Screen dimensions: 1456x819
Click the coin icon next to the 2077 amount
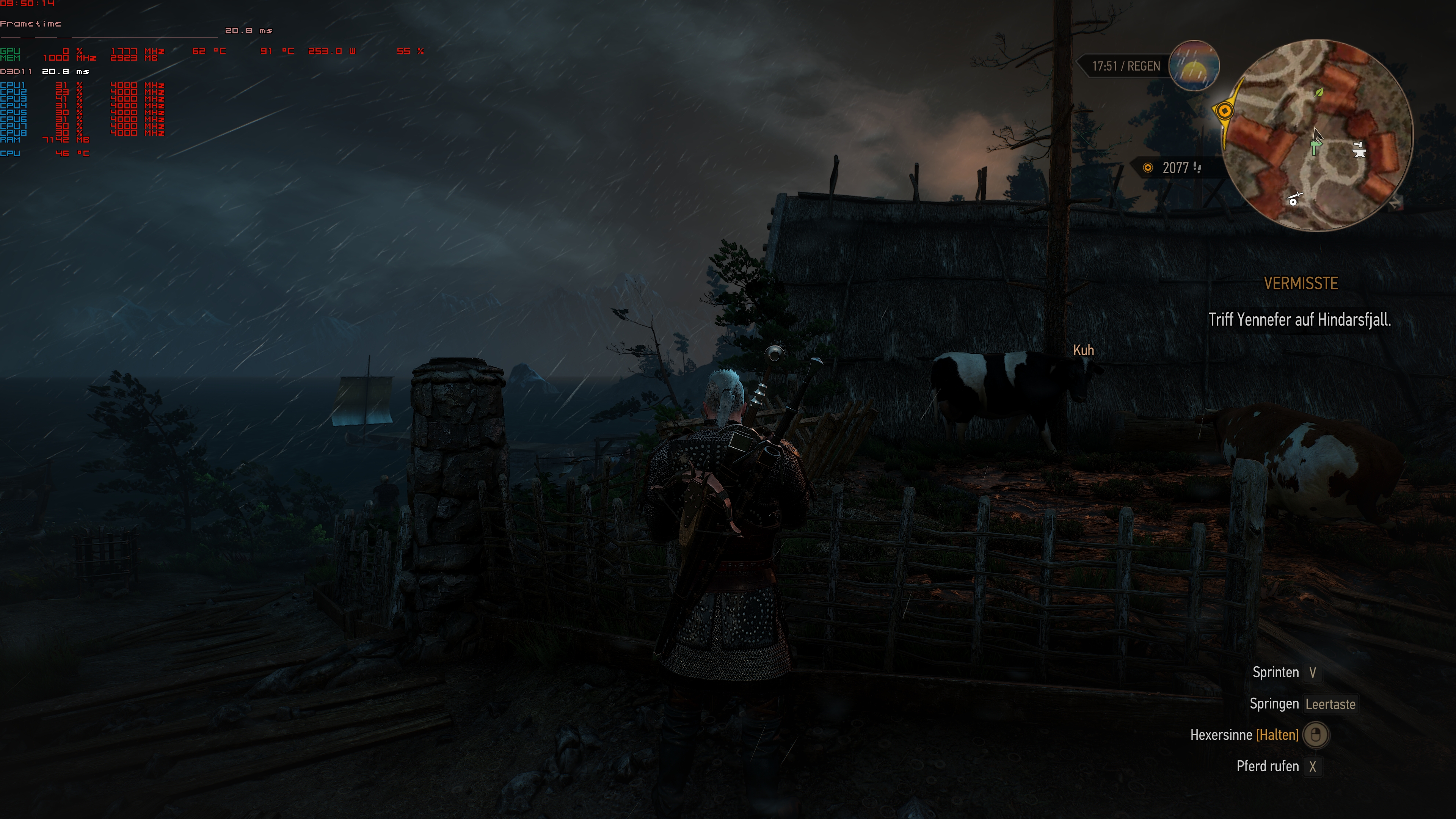(1148, 167)
